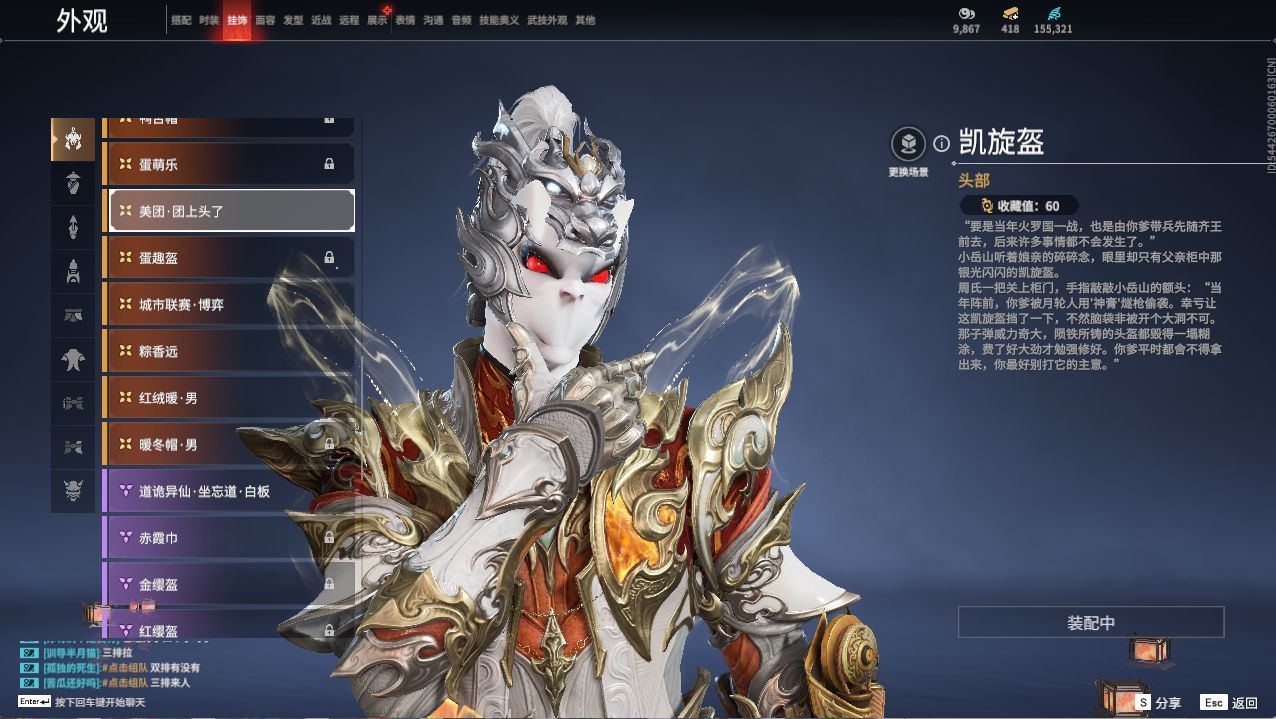
Task: Pick the 城市联赛·博弈 accessory
Action: pyautogui.click(x=229, y=304)
